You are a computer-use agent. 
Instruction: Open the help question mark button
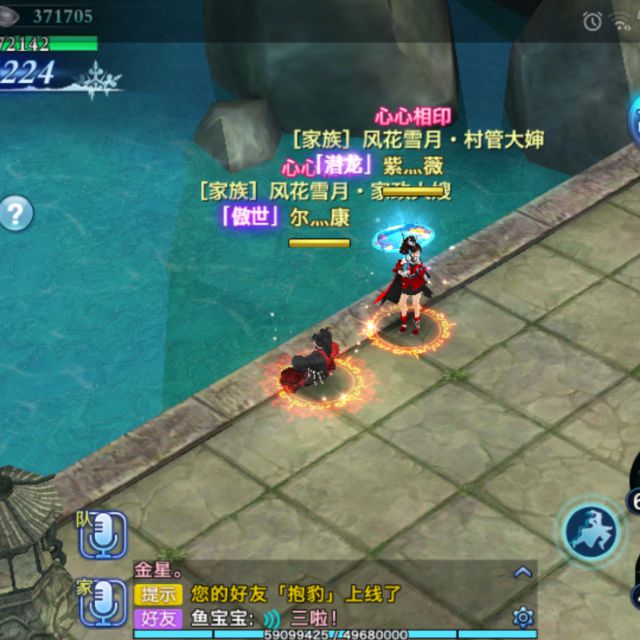pyautogui.click(x=15, y=213)
